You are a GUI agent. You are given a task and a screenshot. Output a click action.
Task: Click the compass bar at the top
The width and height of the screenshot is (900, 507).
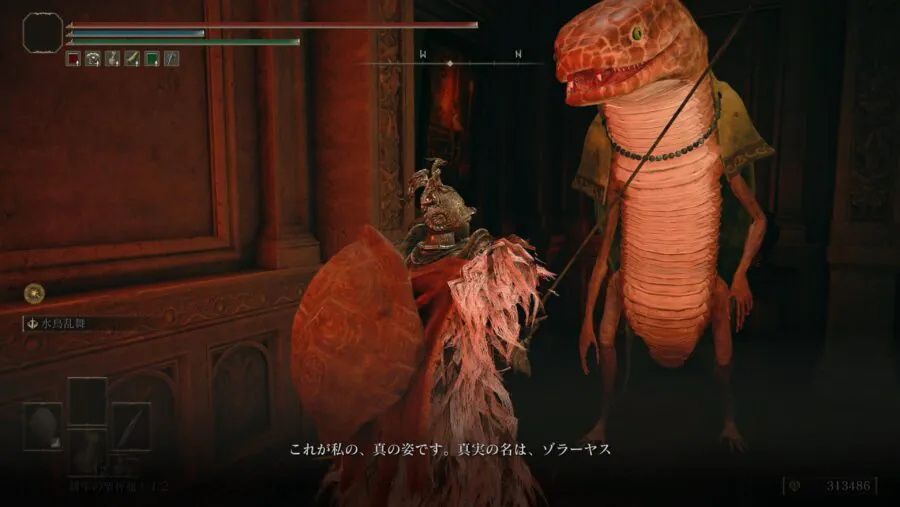(449, 62)
